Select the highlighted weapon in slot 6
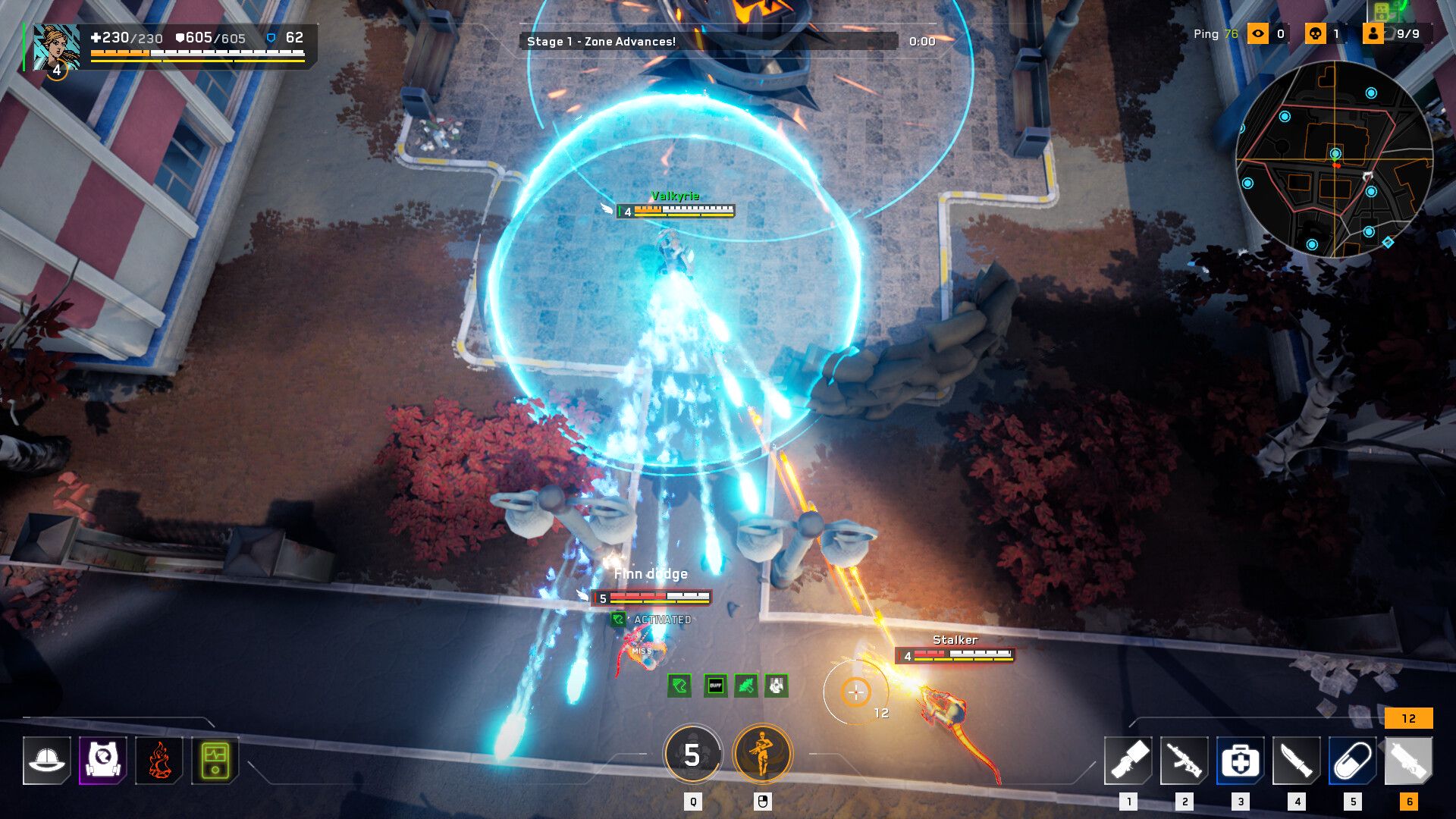1456x819 pixels. 1409,760
